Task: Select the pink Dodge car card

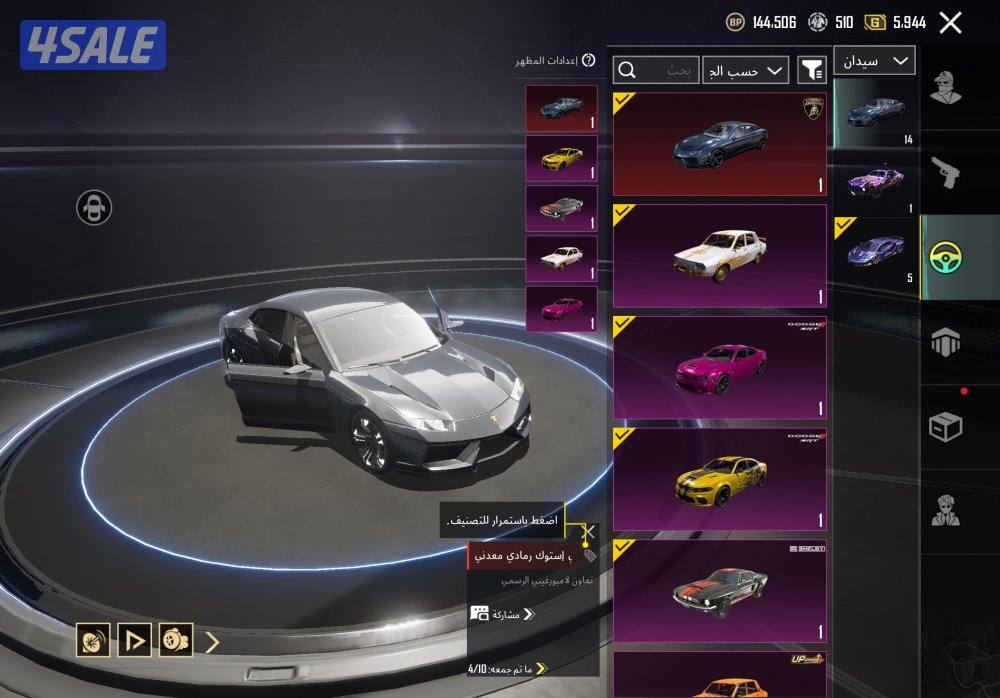Action: (719, 367)
